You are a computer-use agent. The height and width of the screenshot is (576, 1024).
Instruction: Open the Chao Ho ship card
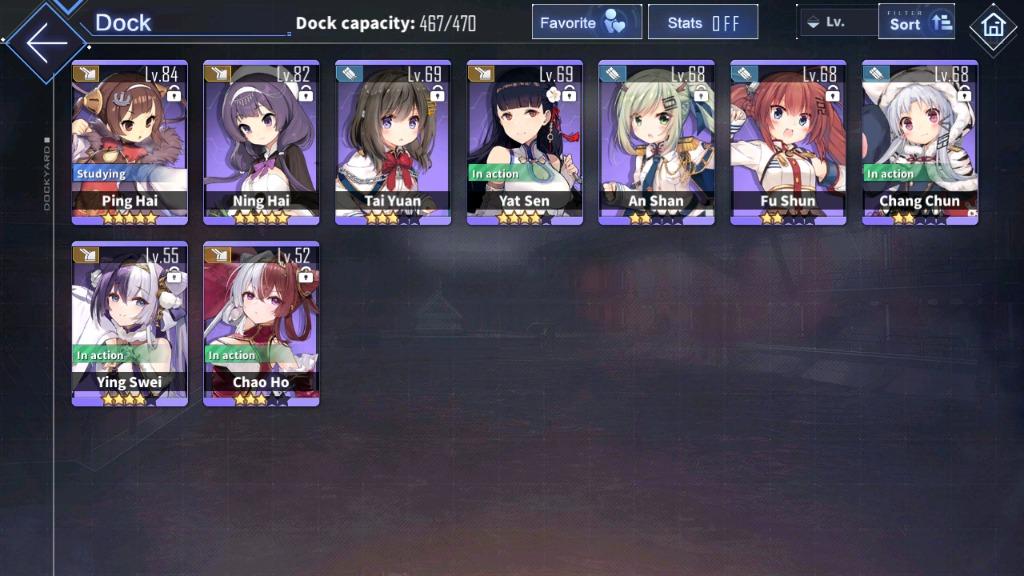262,323
